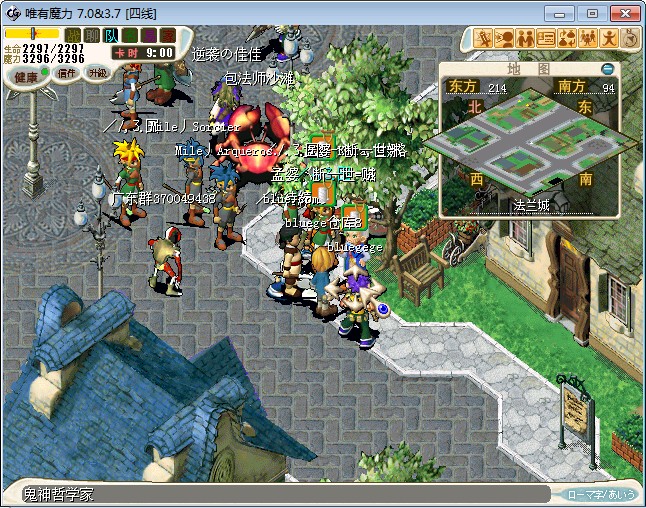This screenshot has height=508, width=646.
Task: Open the duel crossed-swords action icon
Action: coord(483,39)
